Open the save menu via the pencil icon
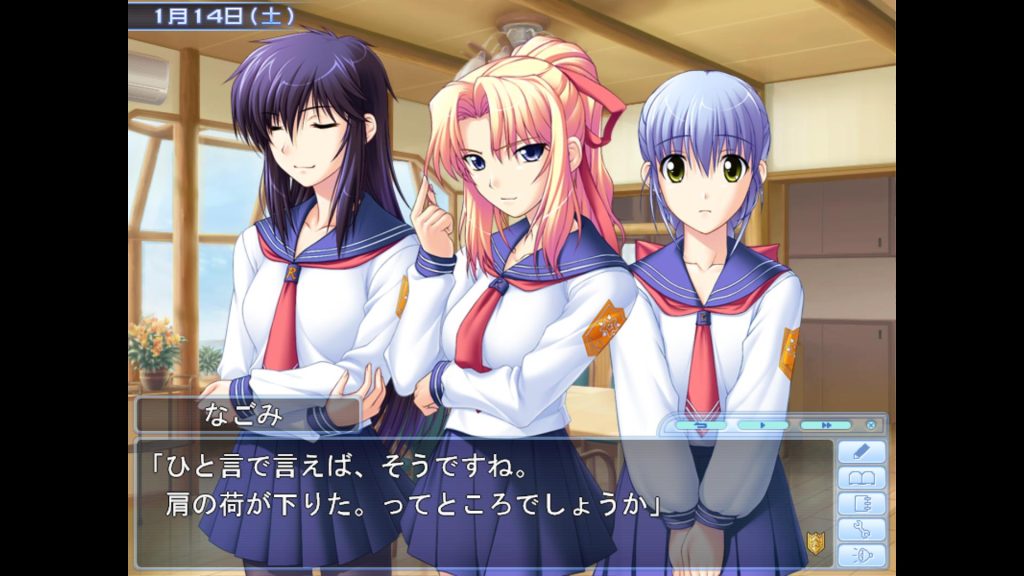This screenshot has height=576, width=1024. [861, 452]
